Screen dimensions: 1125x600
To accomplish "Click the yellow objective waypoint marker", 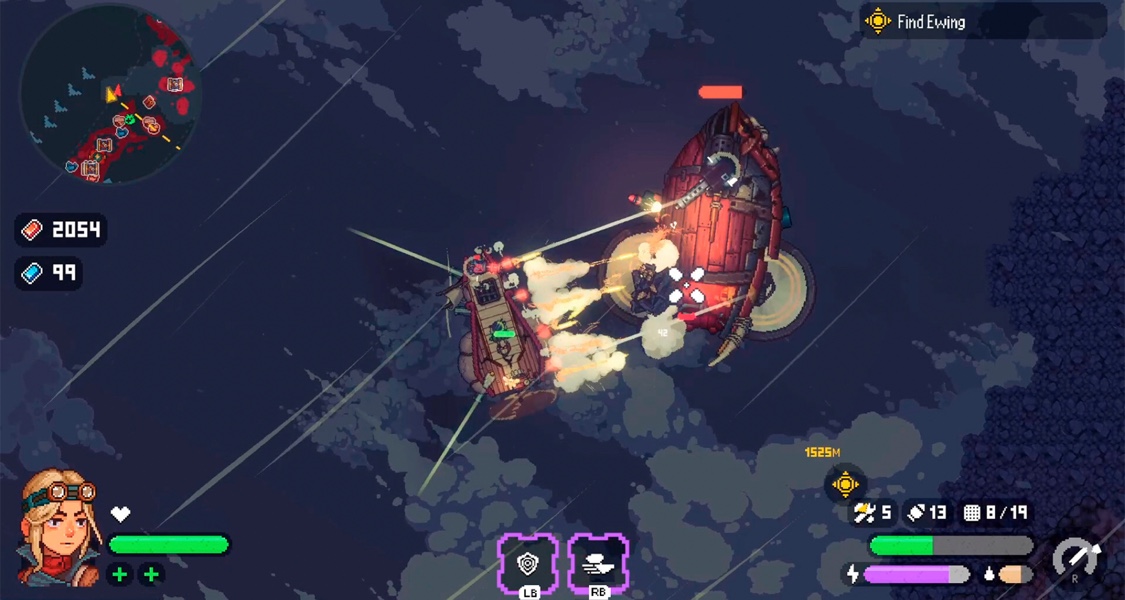I will [845, 485].
